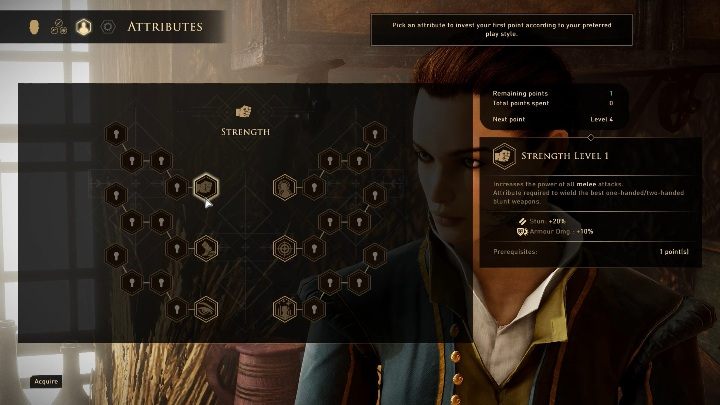Pick the armored bust attribute node
Image resolution: width=720 pixels, height=405 pixels.
click(286, 186)
